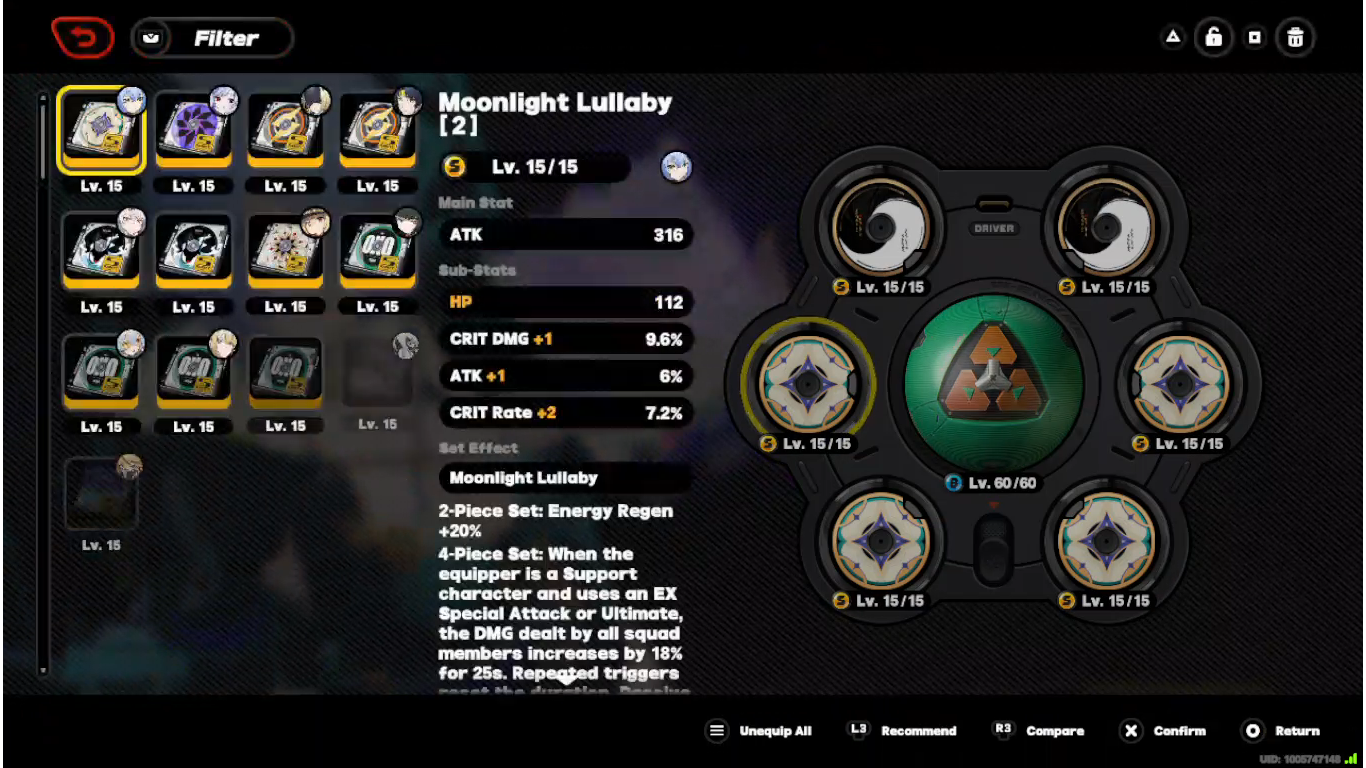
Task: Pick the white disc with red starburst pattern
Action: pyautogui.click(x=285, y=250)
